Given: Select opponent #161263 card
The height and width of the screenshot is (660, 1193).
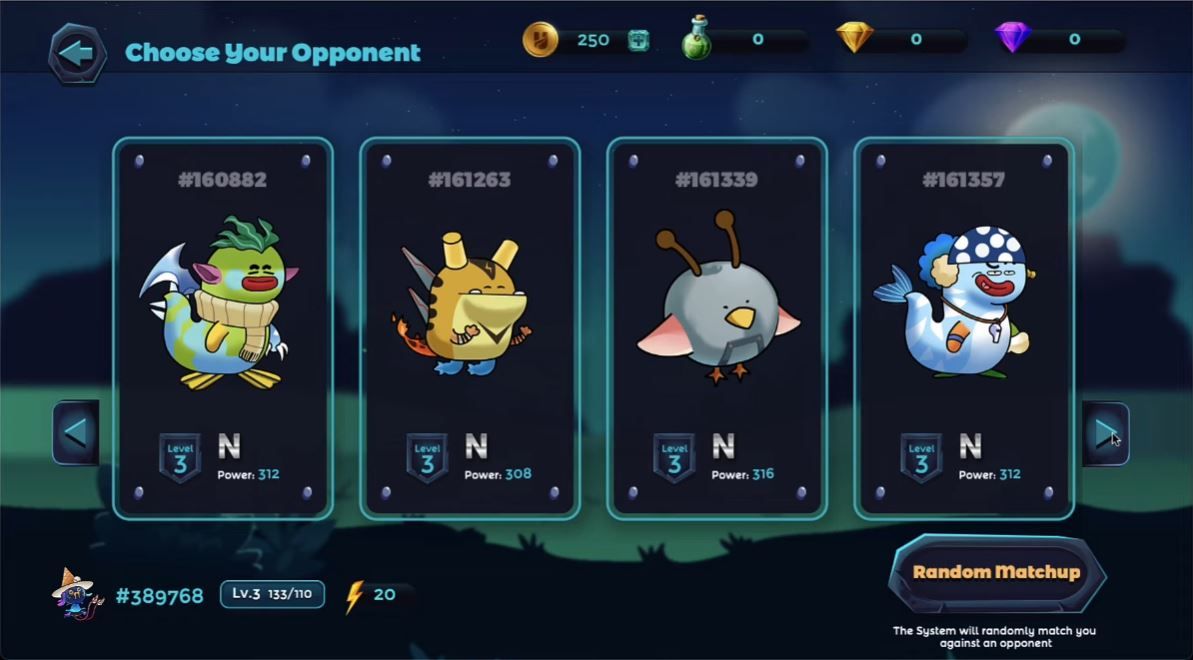Looking at the screenshot, I should pos(469,328).
